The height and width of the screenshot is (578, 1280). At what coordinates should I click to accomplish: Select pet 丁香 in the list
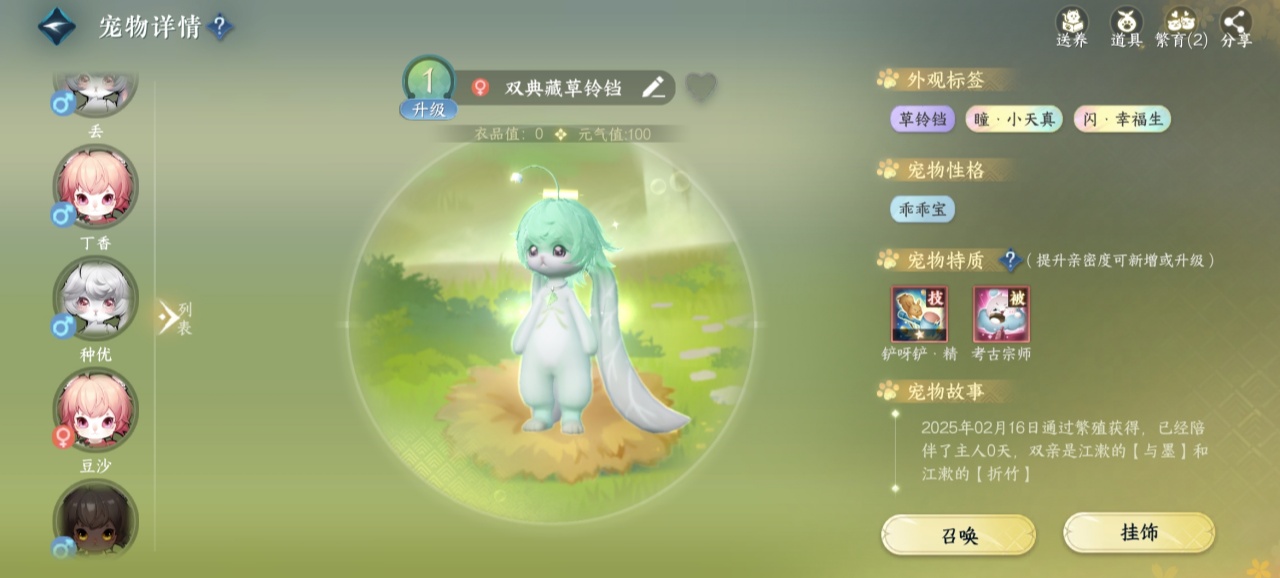point(95,188)
